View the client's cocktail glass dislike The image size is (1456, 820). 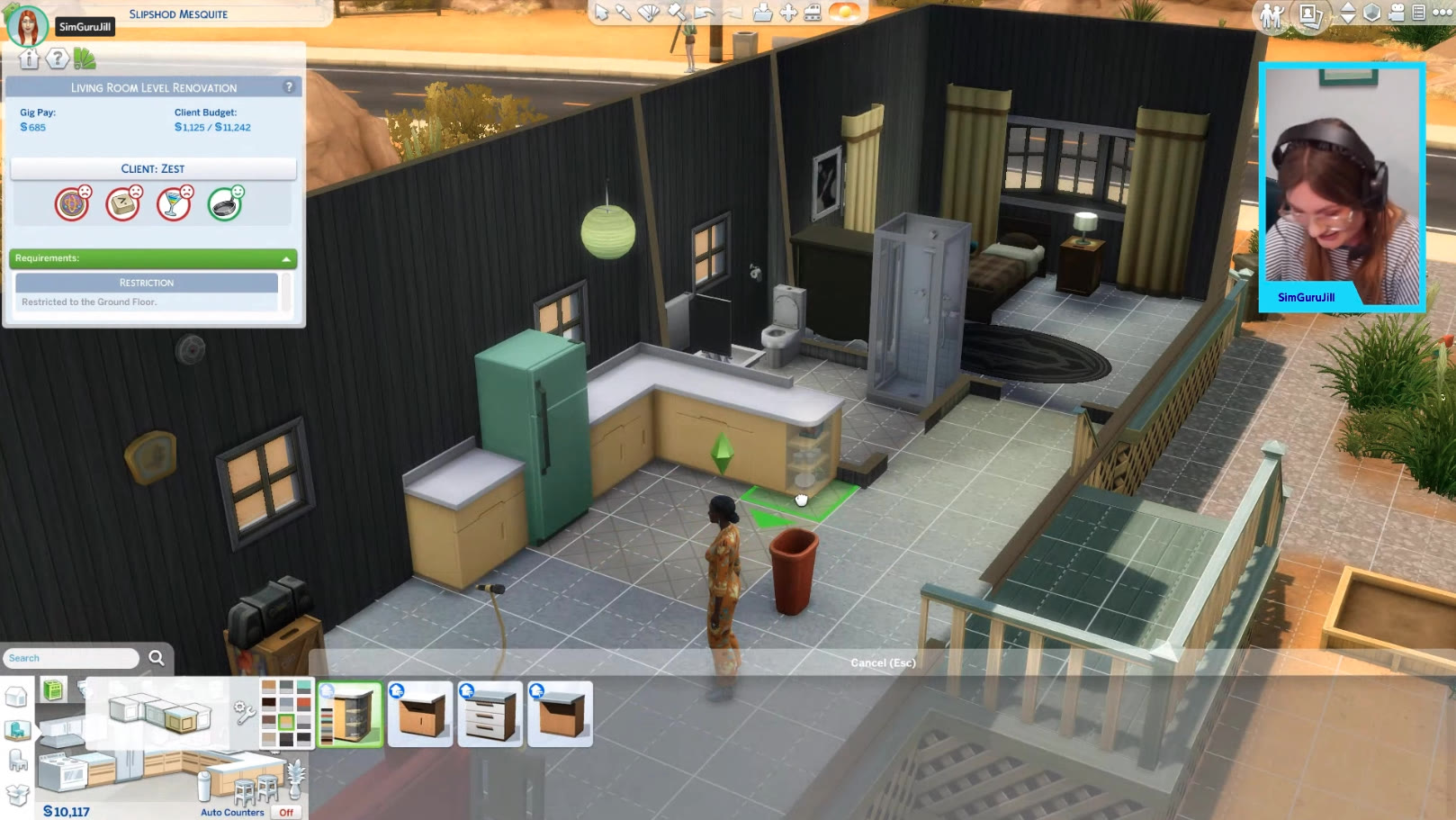174,204
